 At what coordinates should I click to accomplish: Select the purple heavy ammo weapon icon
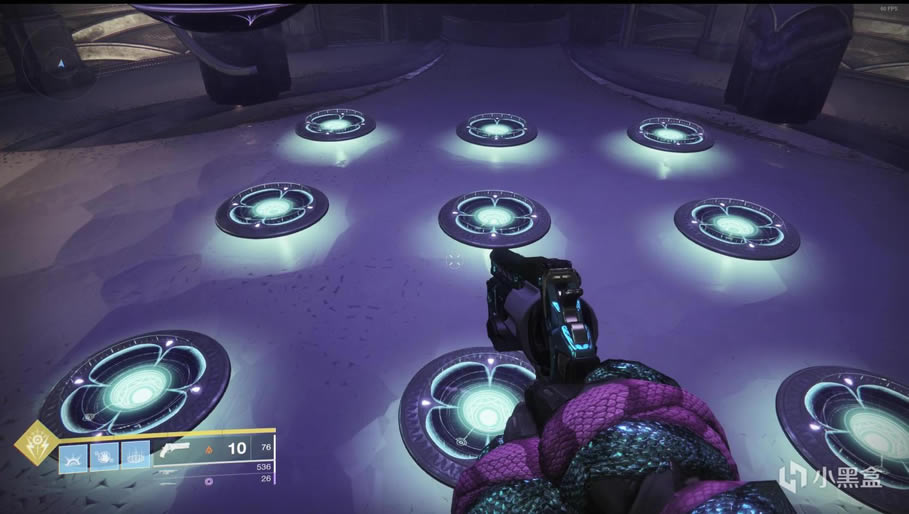208,481
